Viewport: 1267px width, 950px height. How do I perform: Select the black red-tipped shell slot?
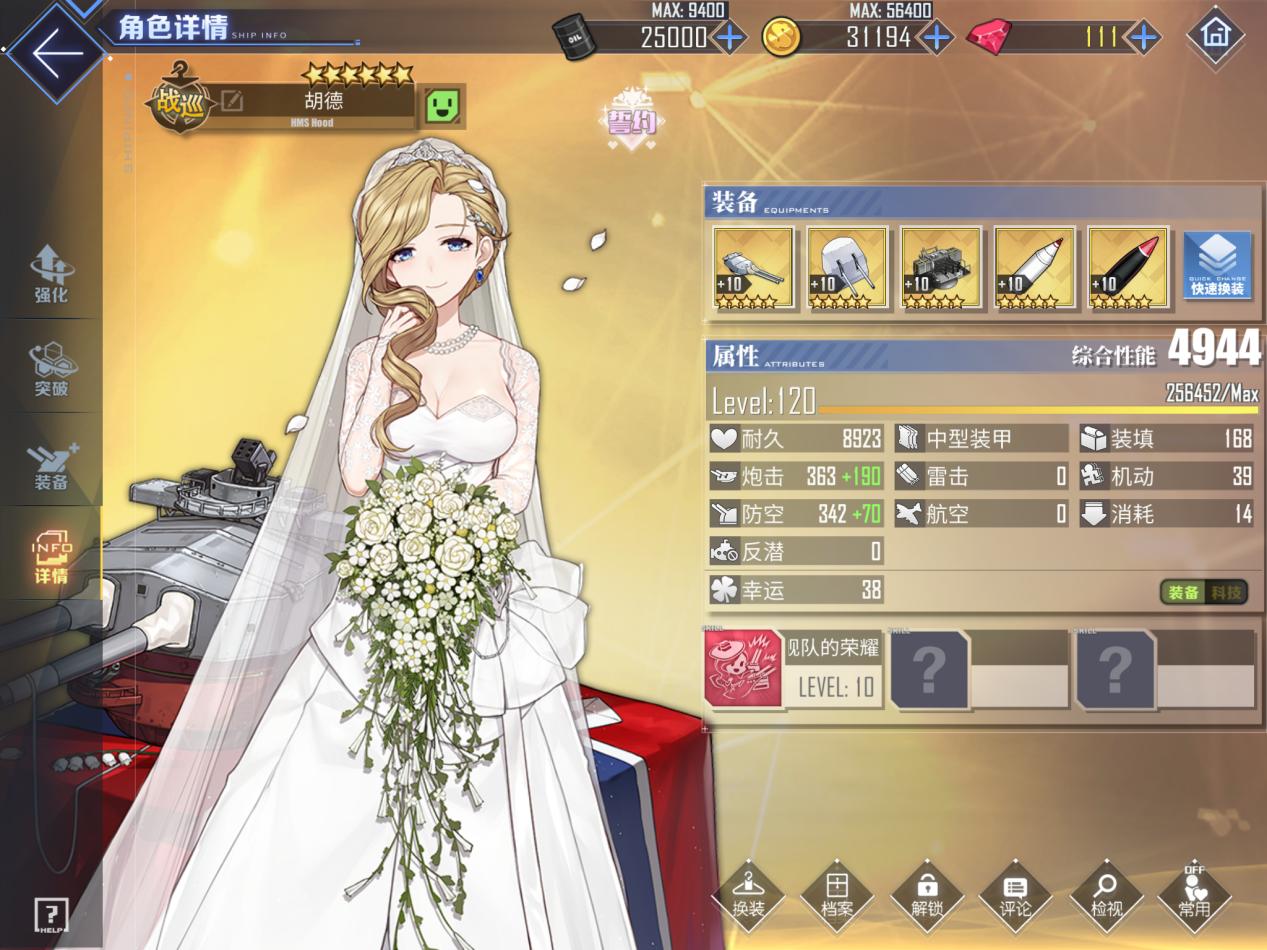click(1128, 268)
